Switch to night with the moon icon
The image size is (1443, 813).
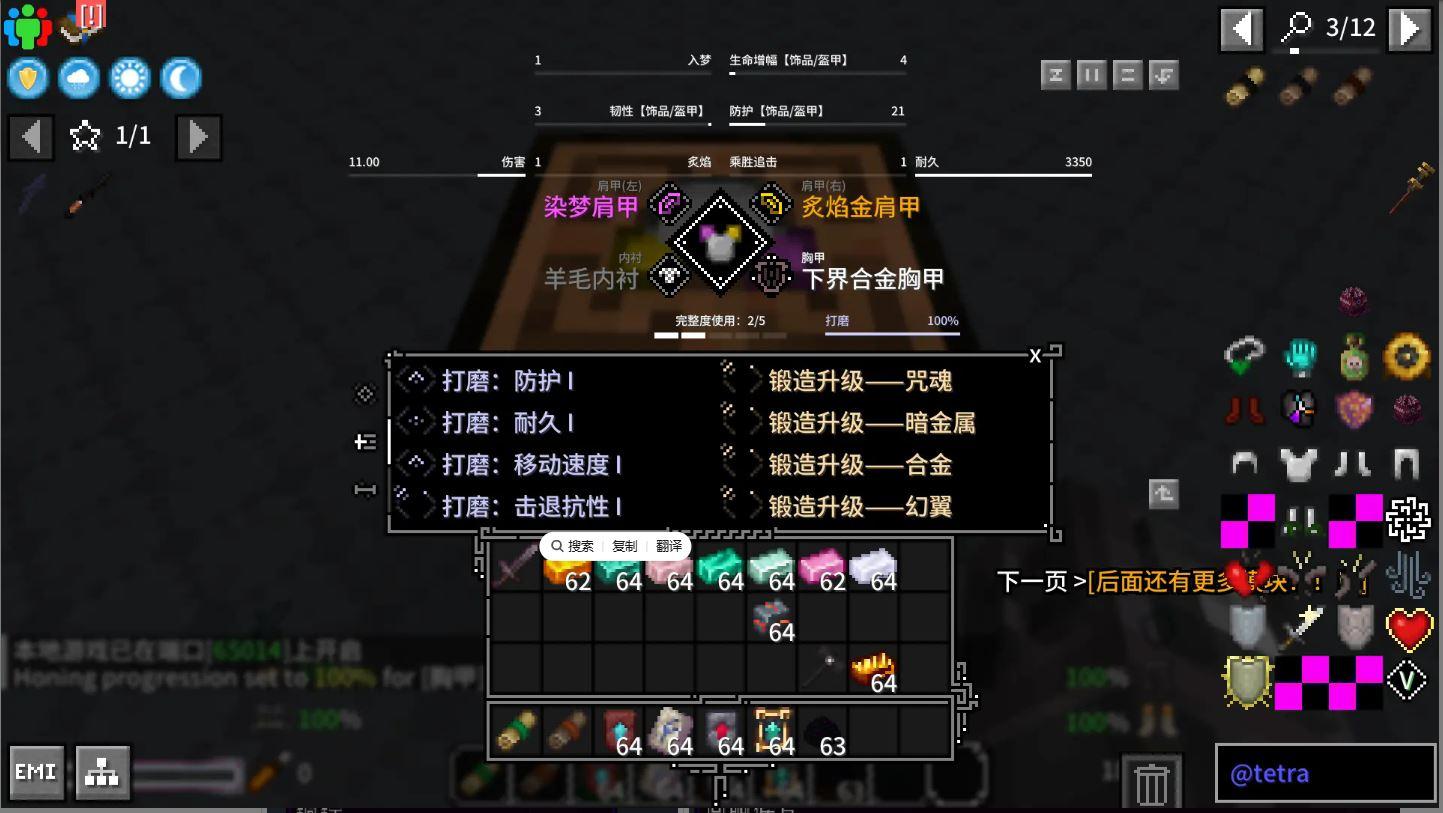182,77
